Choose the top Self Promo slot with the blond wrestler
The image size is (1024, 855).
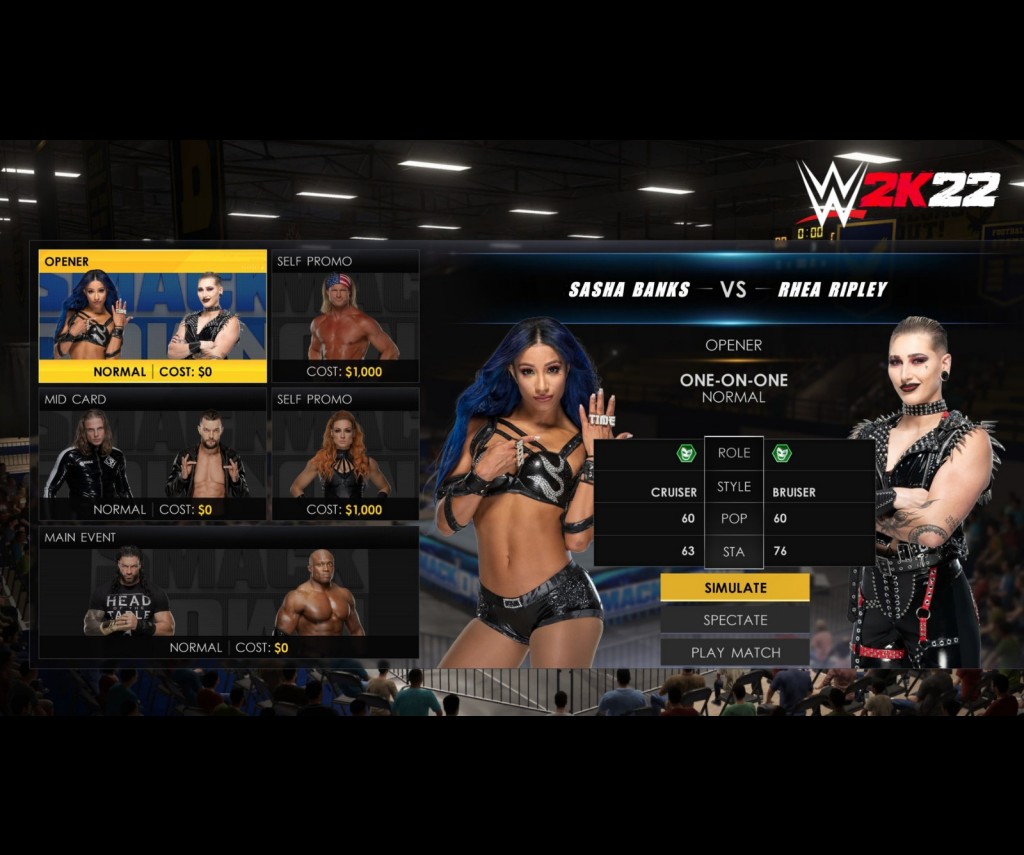coord(345,316)
